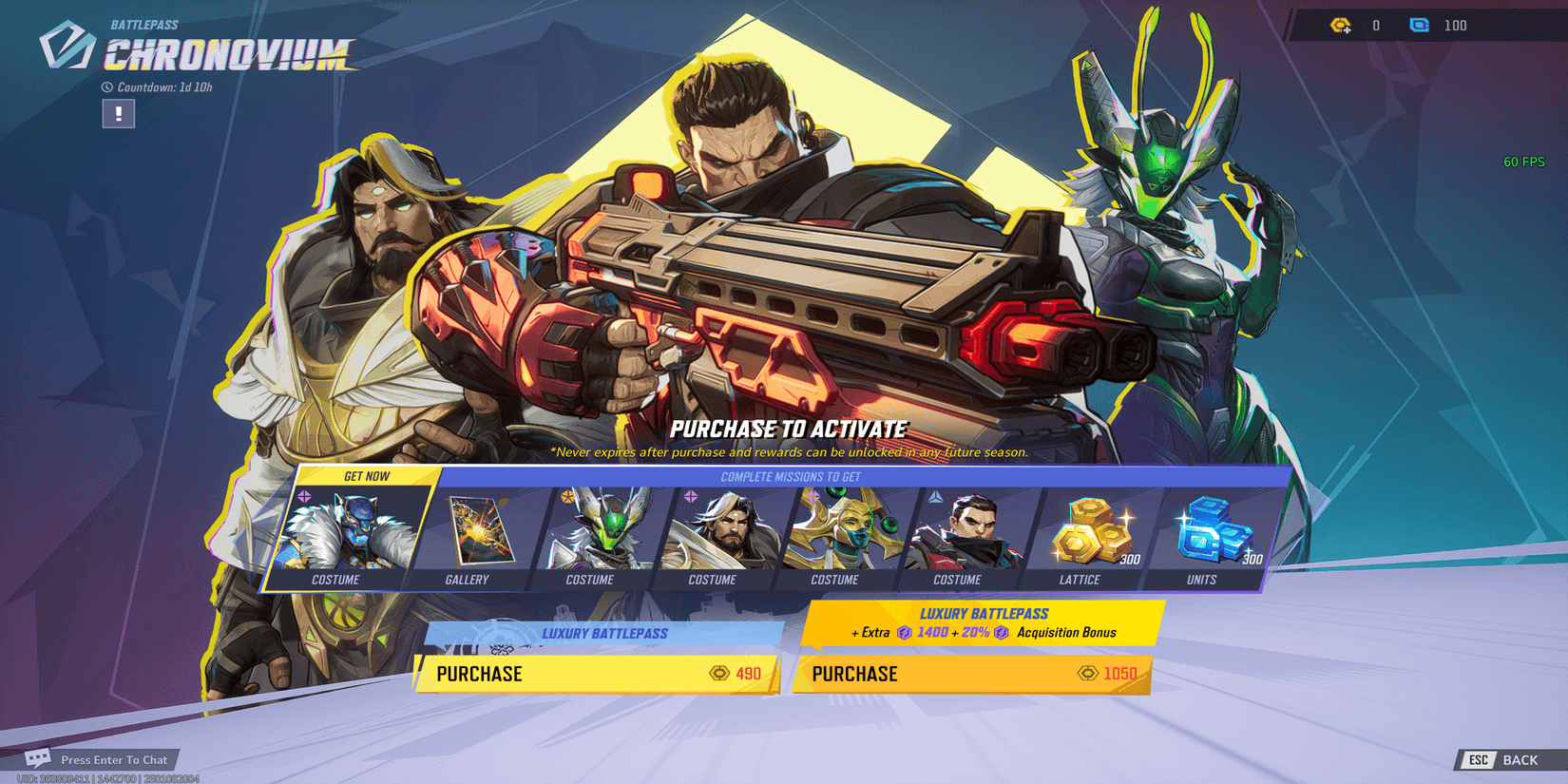Go back with the Back button

(1508, 759)
